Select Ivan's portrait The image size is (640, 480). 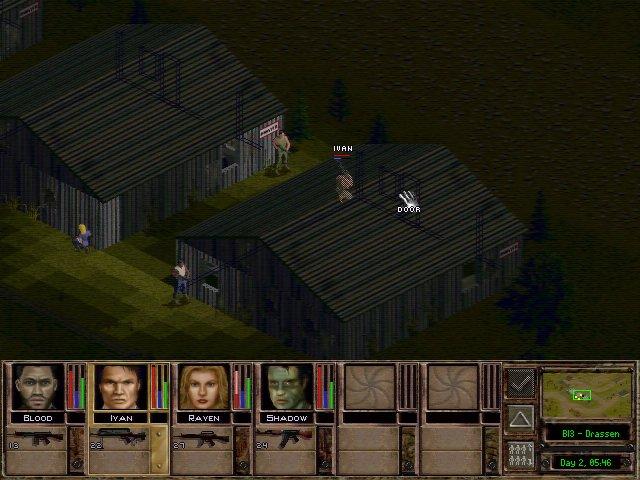click(120, 387)
